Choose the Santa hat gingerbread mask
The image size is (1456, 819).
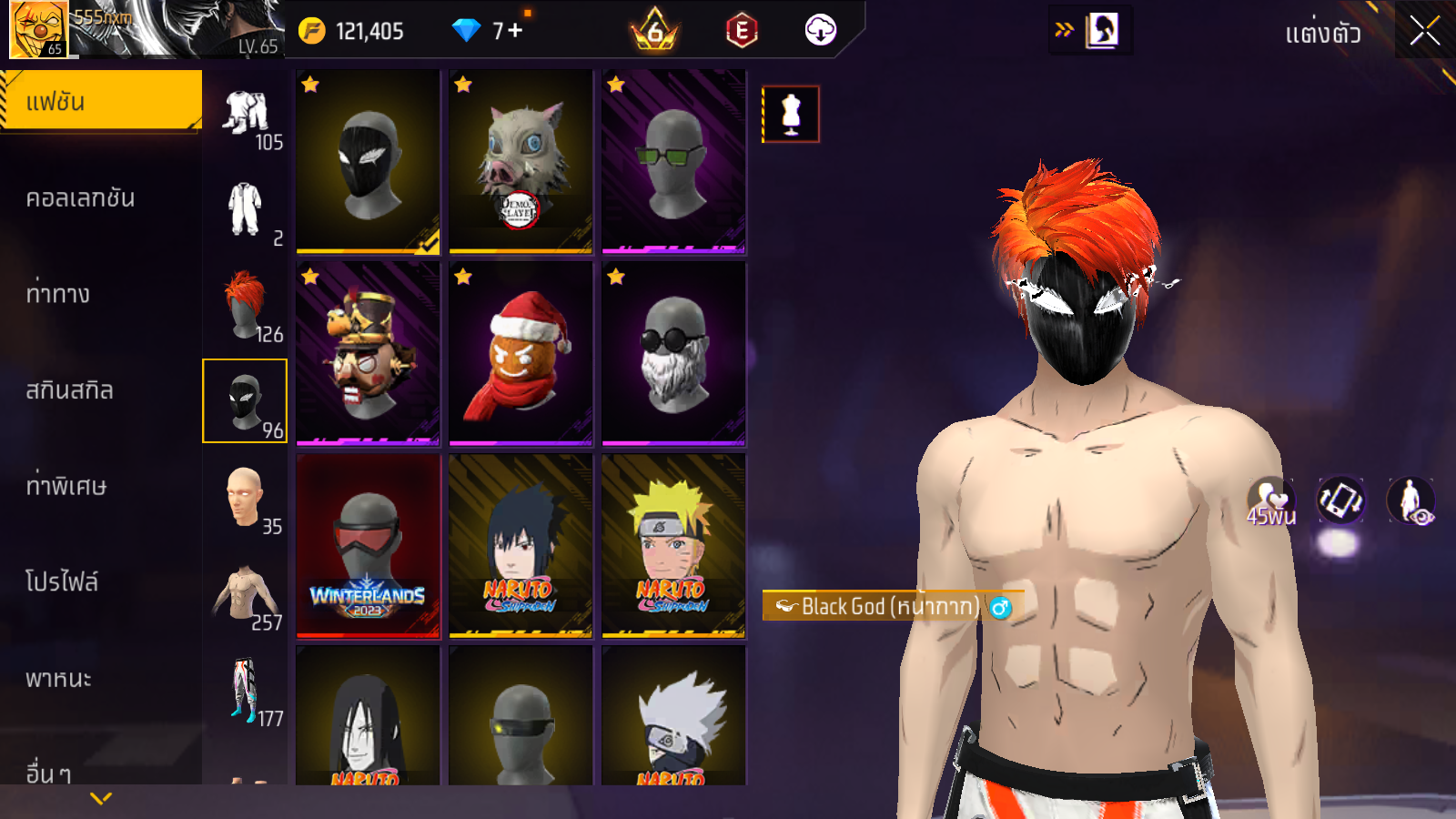tap(521, 354)
